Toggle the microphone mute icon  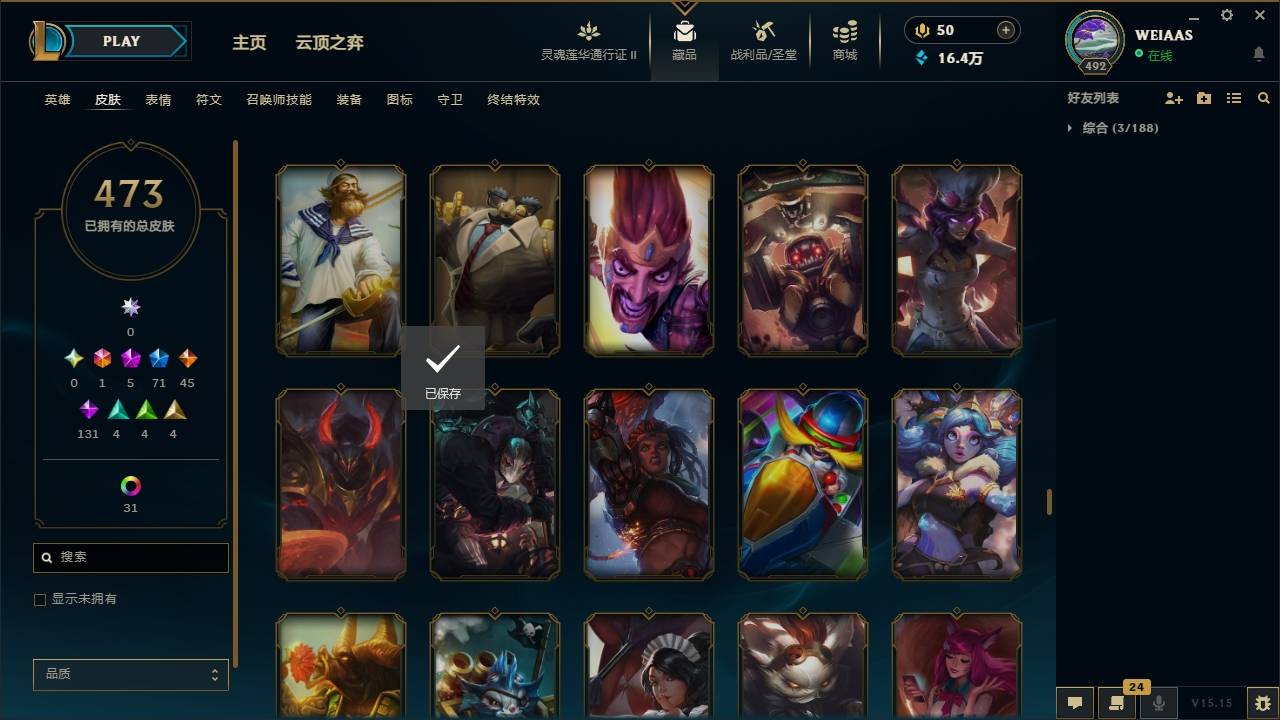[x=1160, y=704]
